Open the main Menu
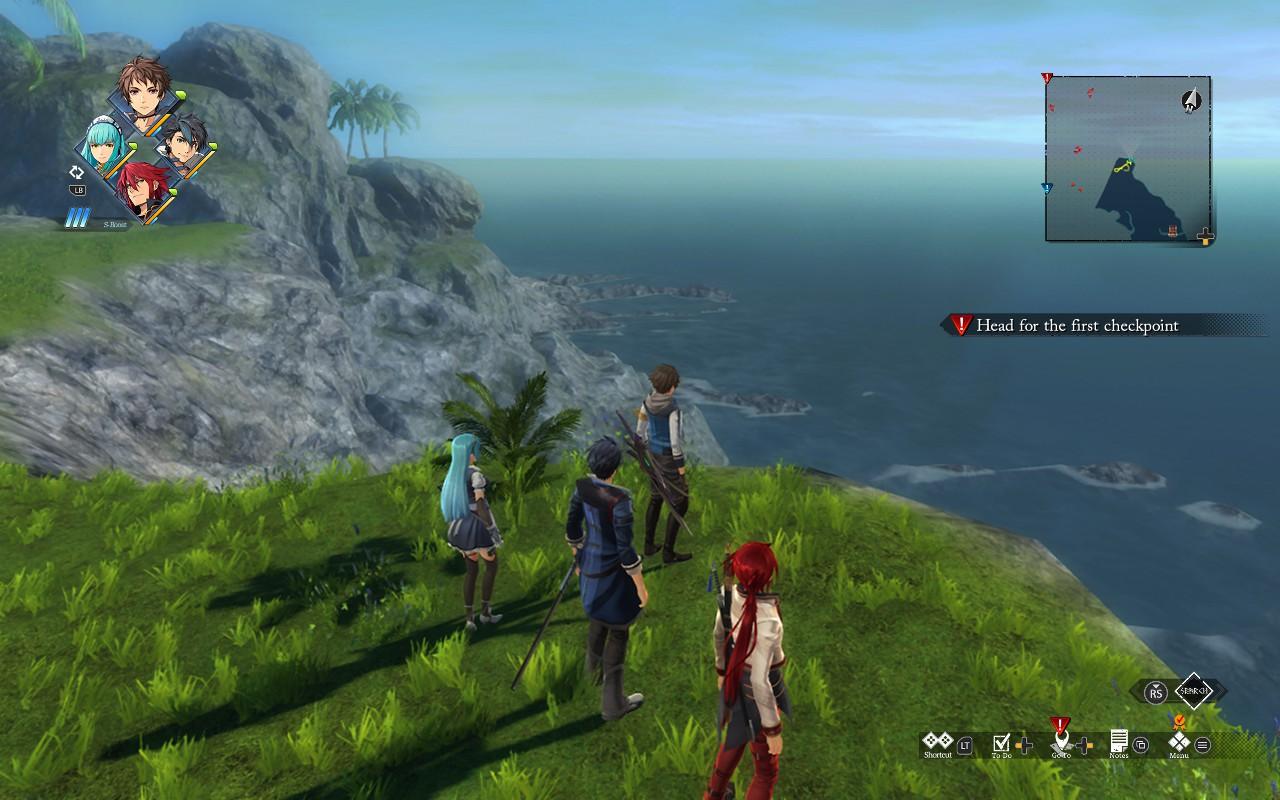 (1180, 742)
